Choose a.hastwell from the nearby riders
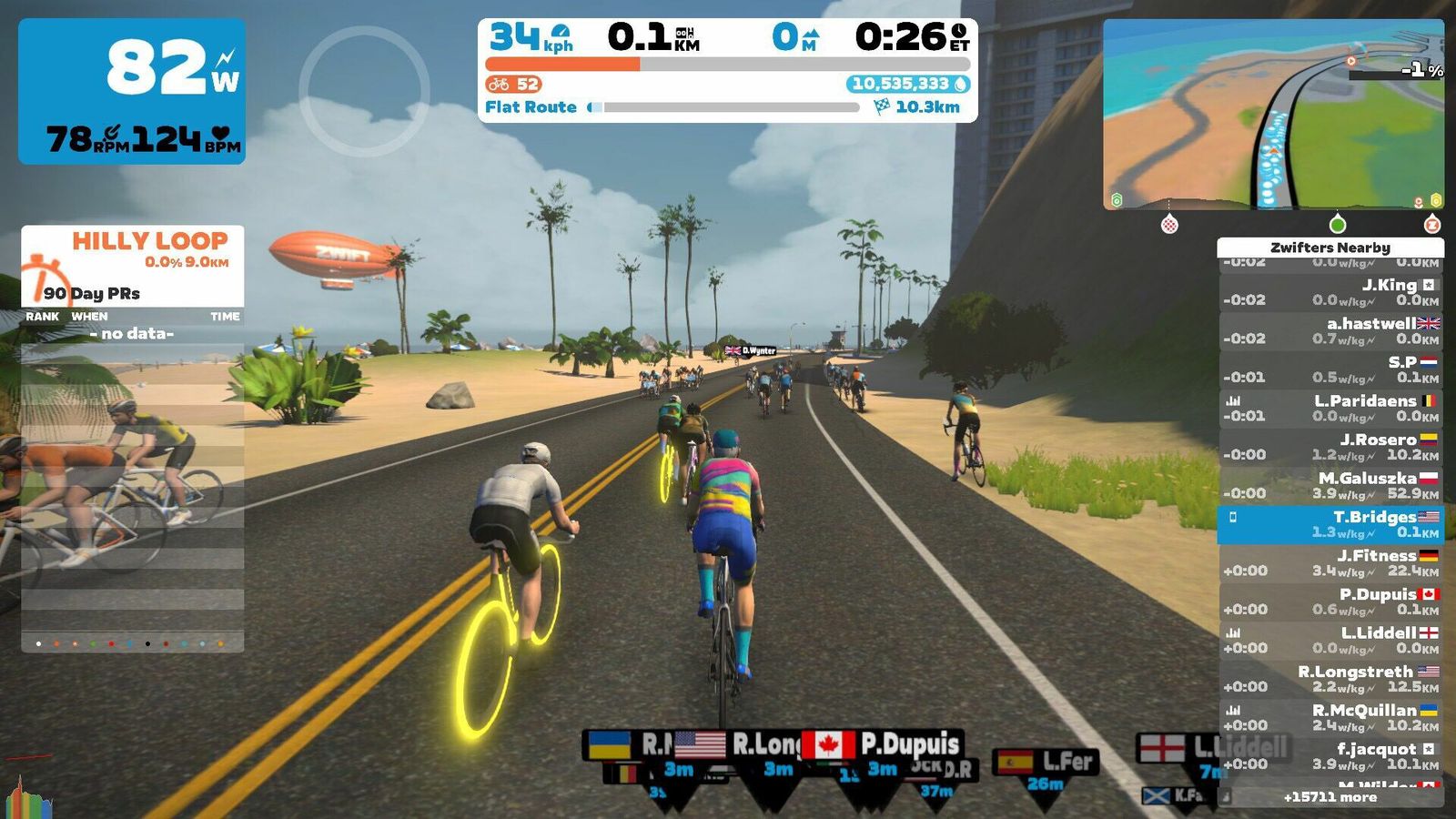Screen dimensions: 1456x819 [1330, 330]
